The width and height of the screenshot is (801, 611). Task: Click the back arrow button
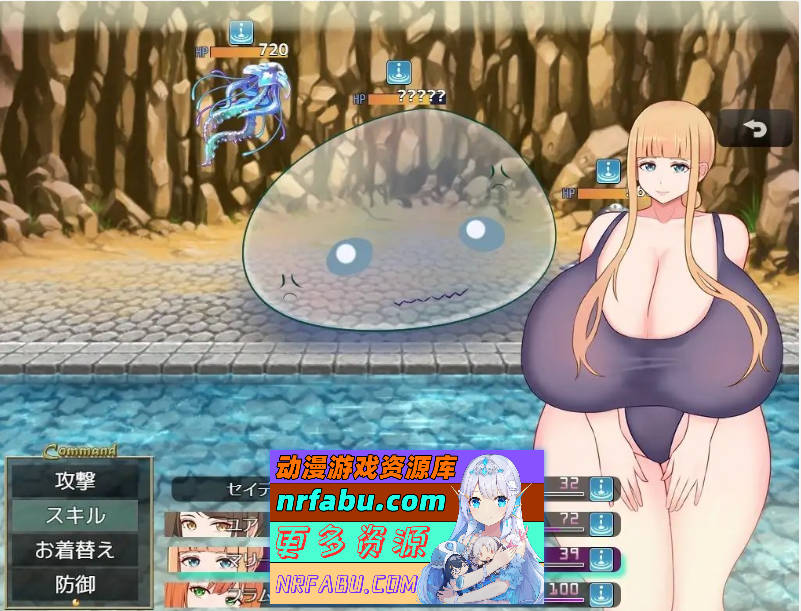click(754, 129)
